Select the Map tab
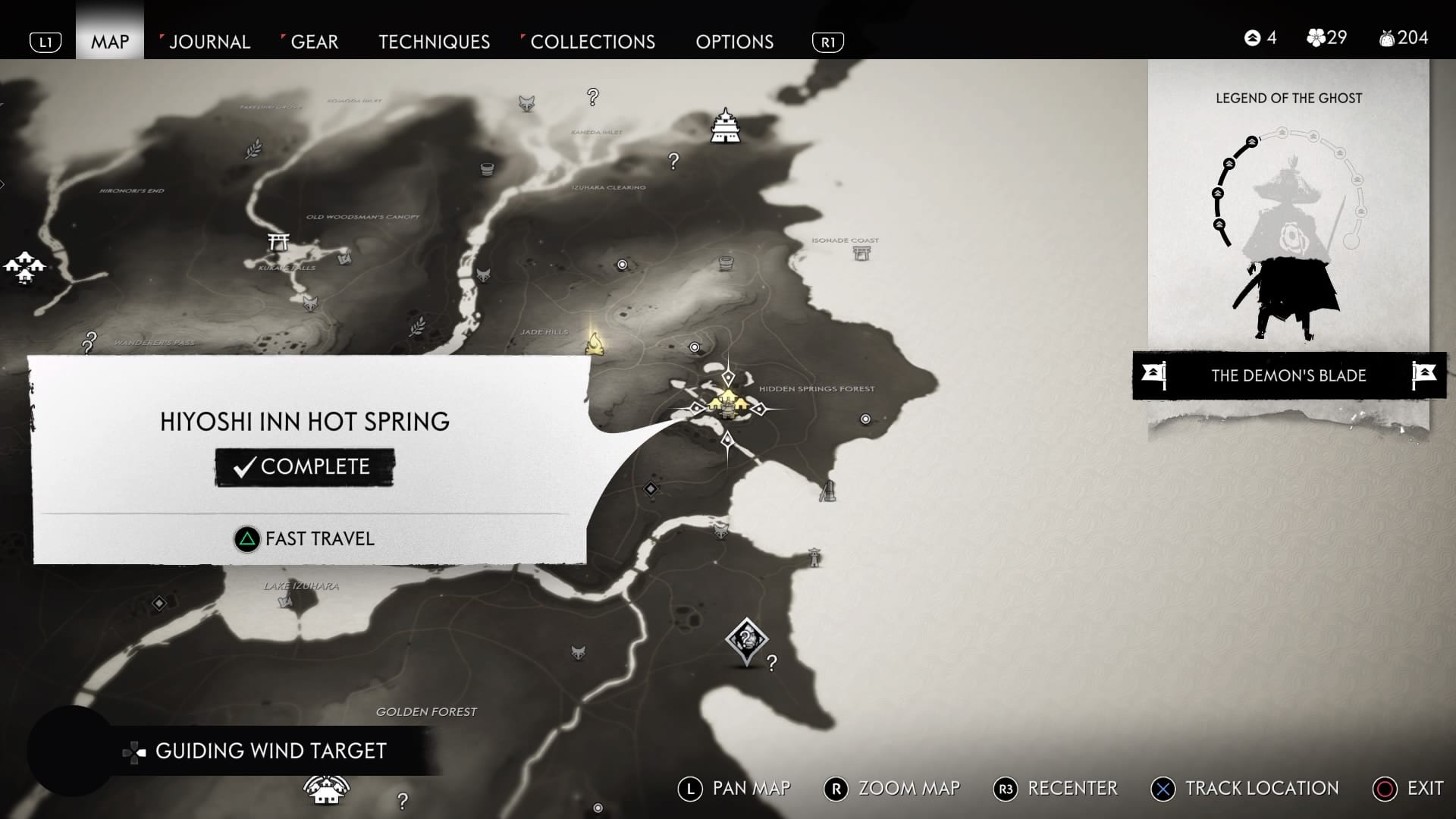This screenshot has height=819, width=1456. click(x=110, y=42)
